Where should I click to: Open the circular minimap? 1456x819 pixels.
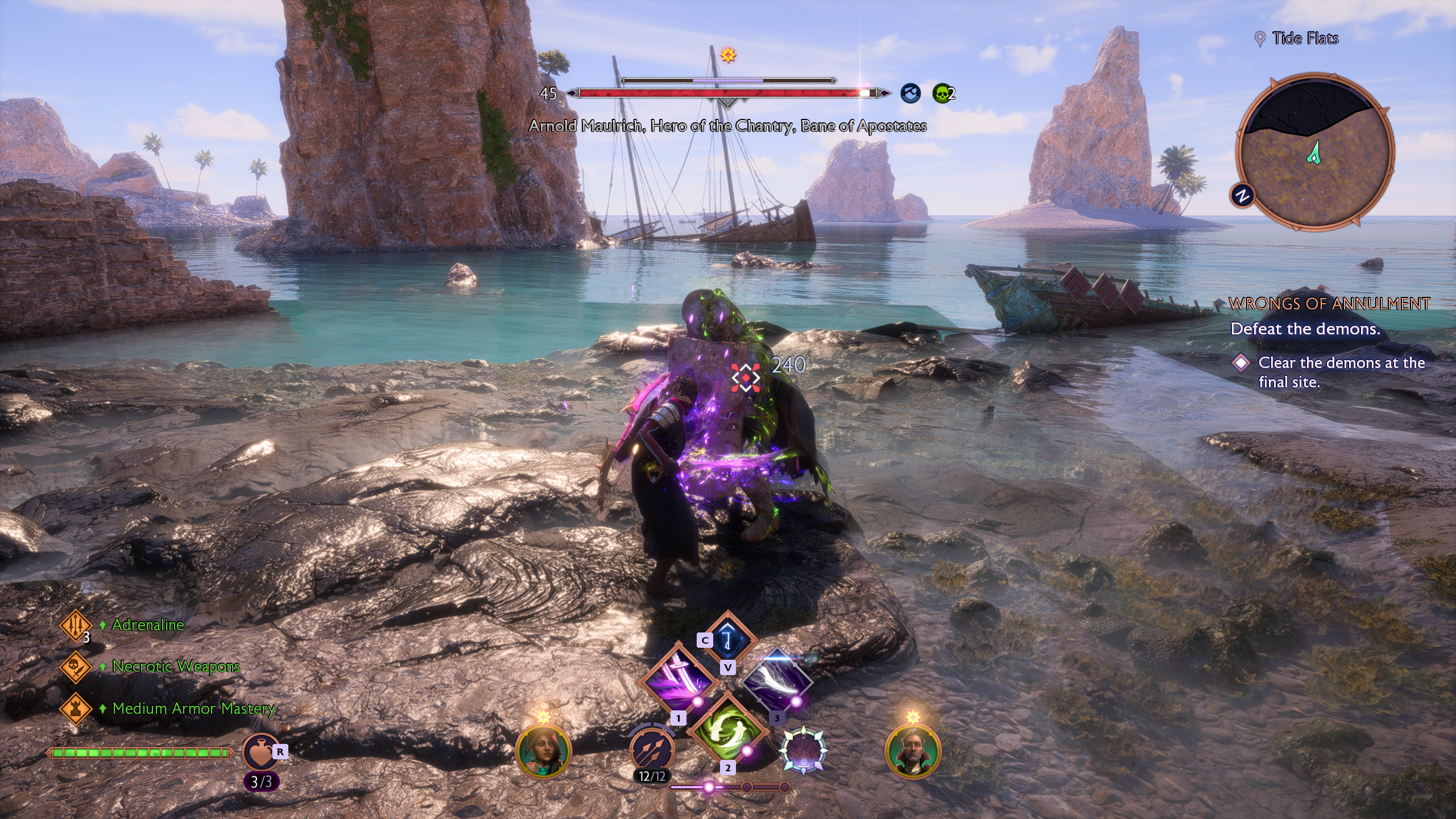point(1315,152)
